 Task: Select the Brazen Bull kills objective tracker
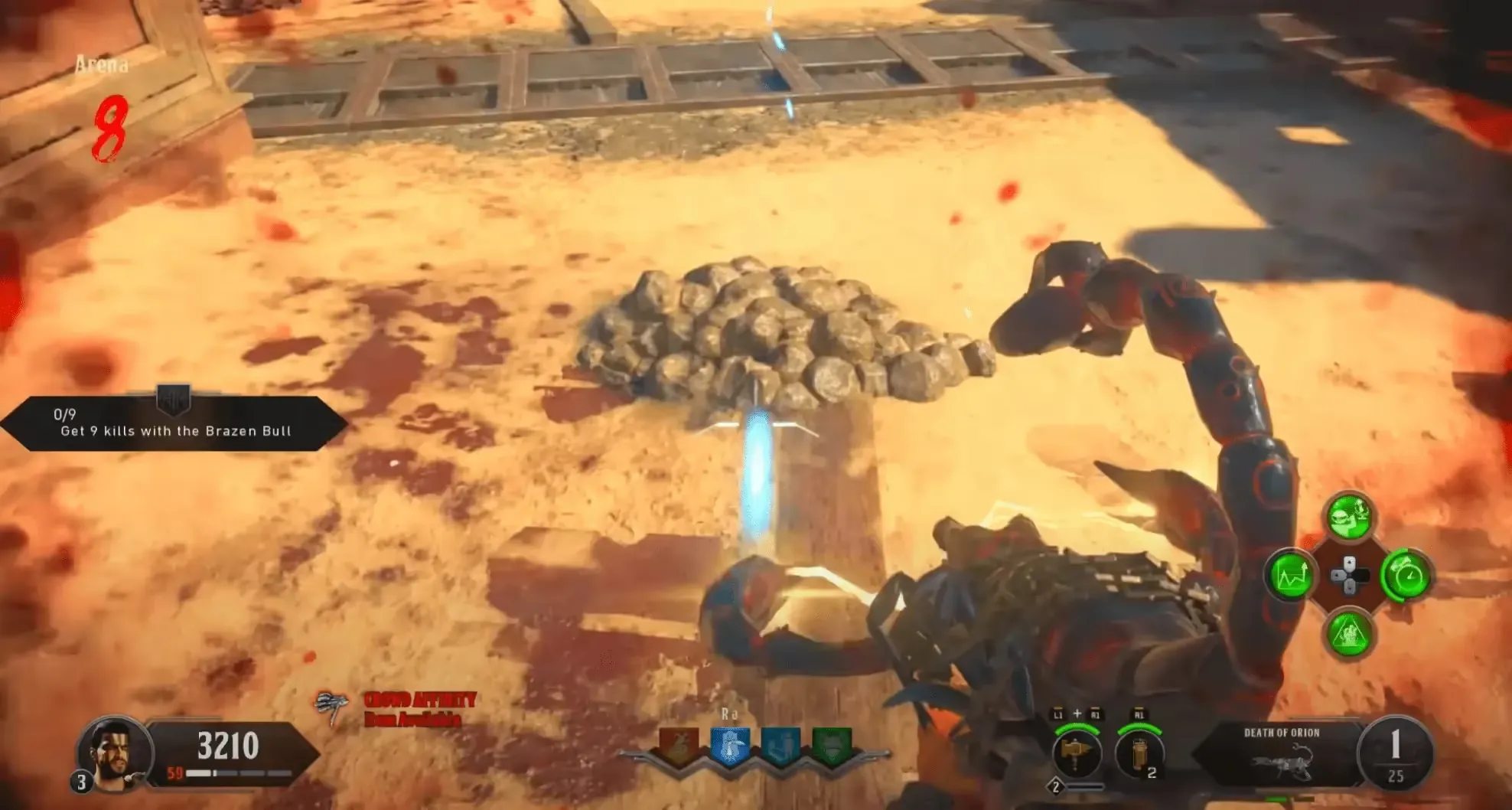[x=174, y=423]
